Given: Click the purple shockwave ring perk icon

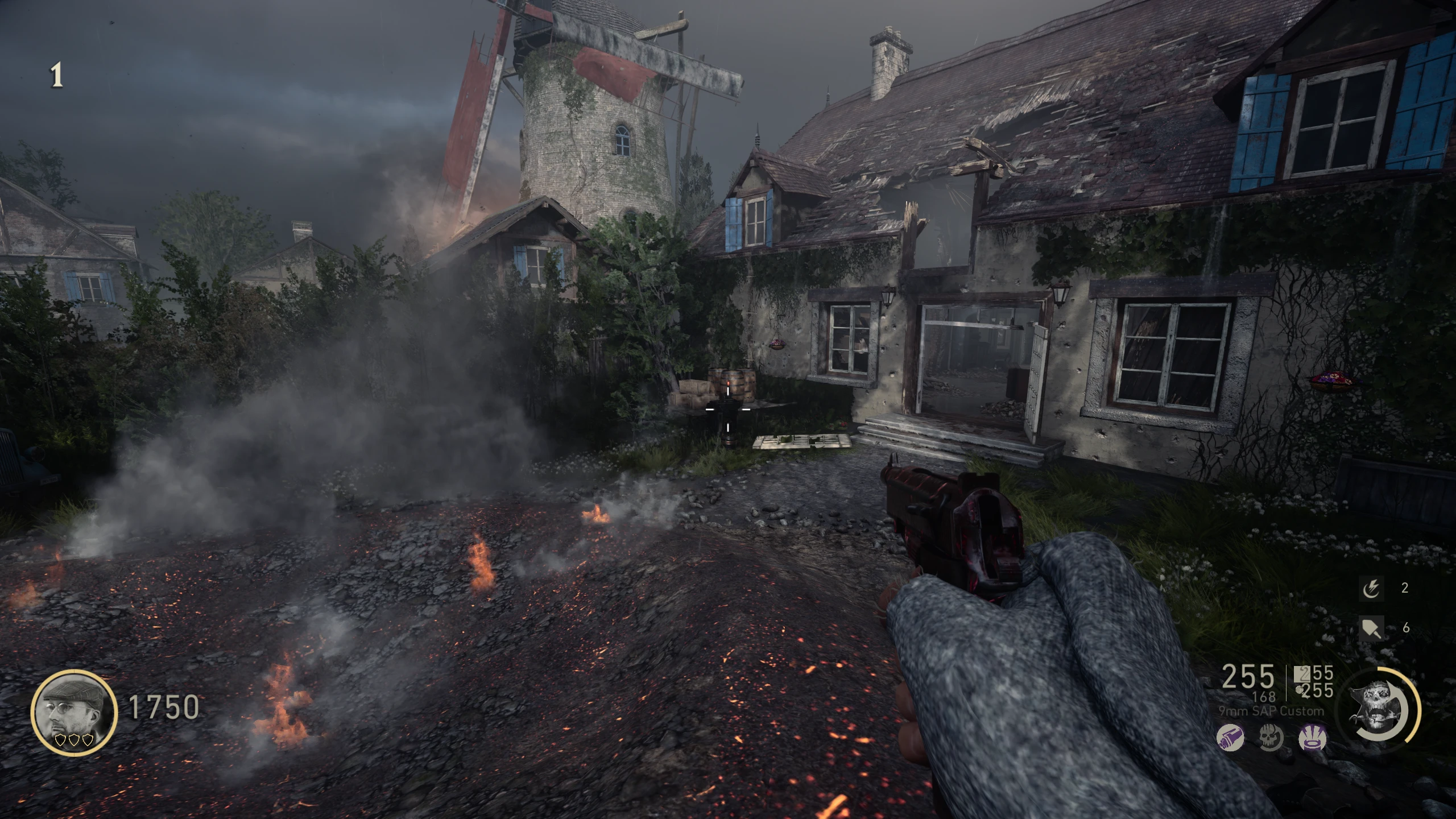Looking at the screenshot, I should click(x=1313, y=738).
